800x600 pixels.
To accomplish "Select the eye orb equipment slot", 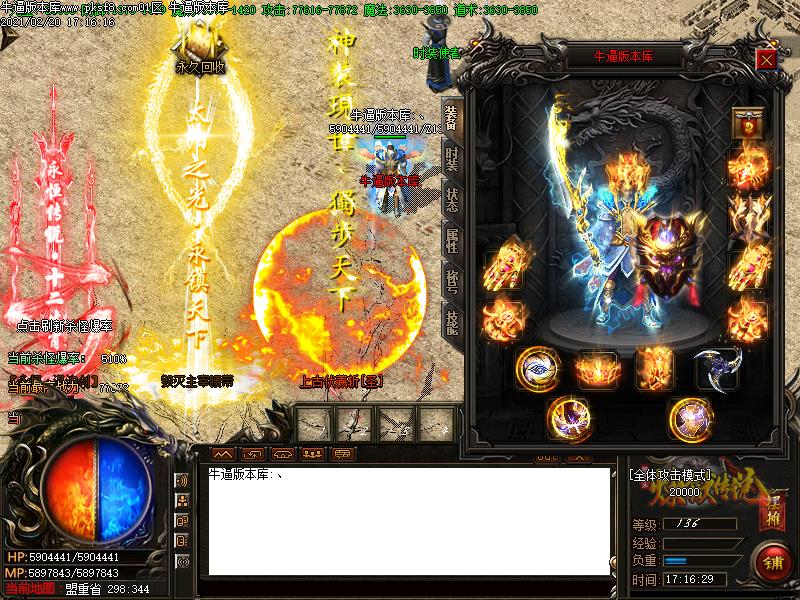I will pyautogui.click(x=538, y=368).
